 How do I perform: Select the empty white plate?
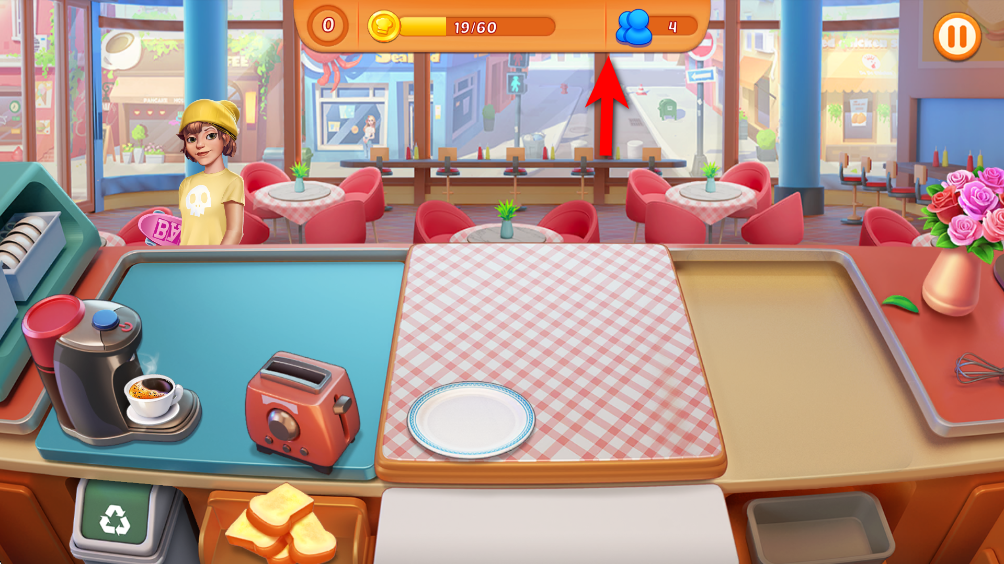point(471,418)
